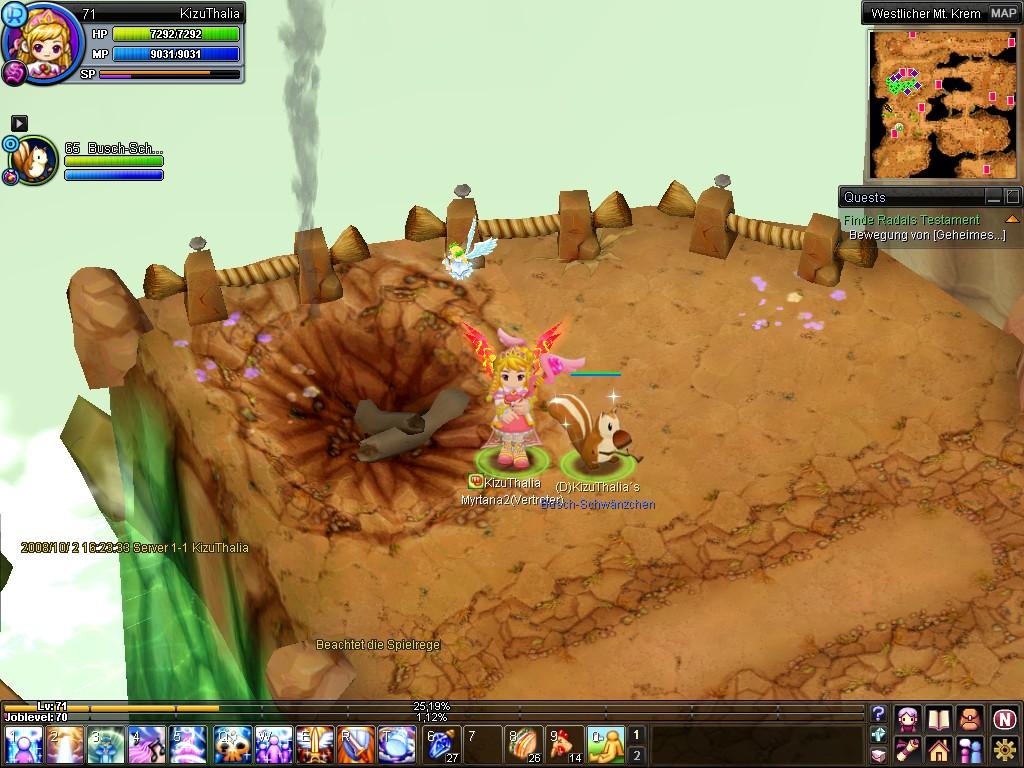Click KizuThalia's character portrait
The height and width of the screenshot is (768, 1024).
point(42,44)
